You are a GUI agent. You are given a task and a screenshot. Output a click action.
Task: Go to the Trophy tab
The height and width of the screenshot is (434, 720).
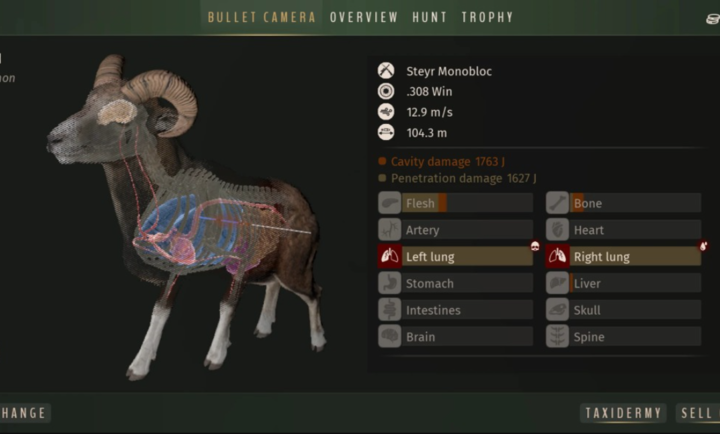[487, 17]
